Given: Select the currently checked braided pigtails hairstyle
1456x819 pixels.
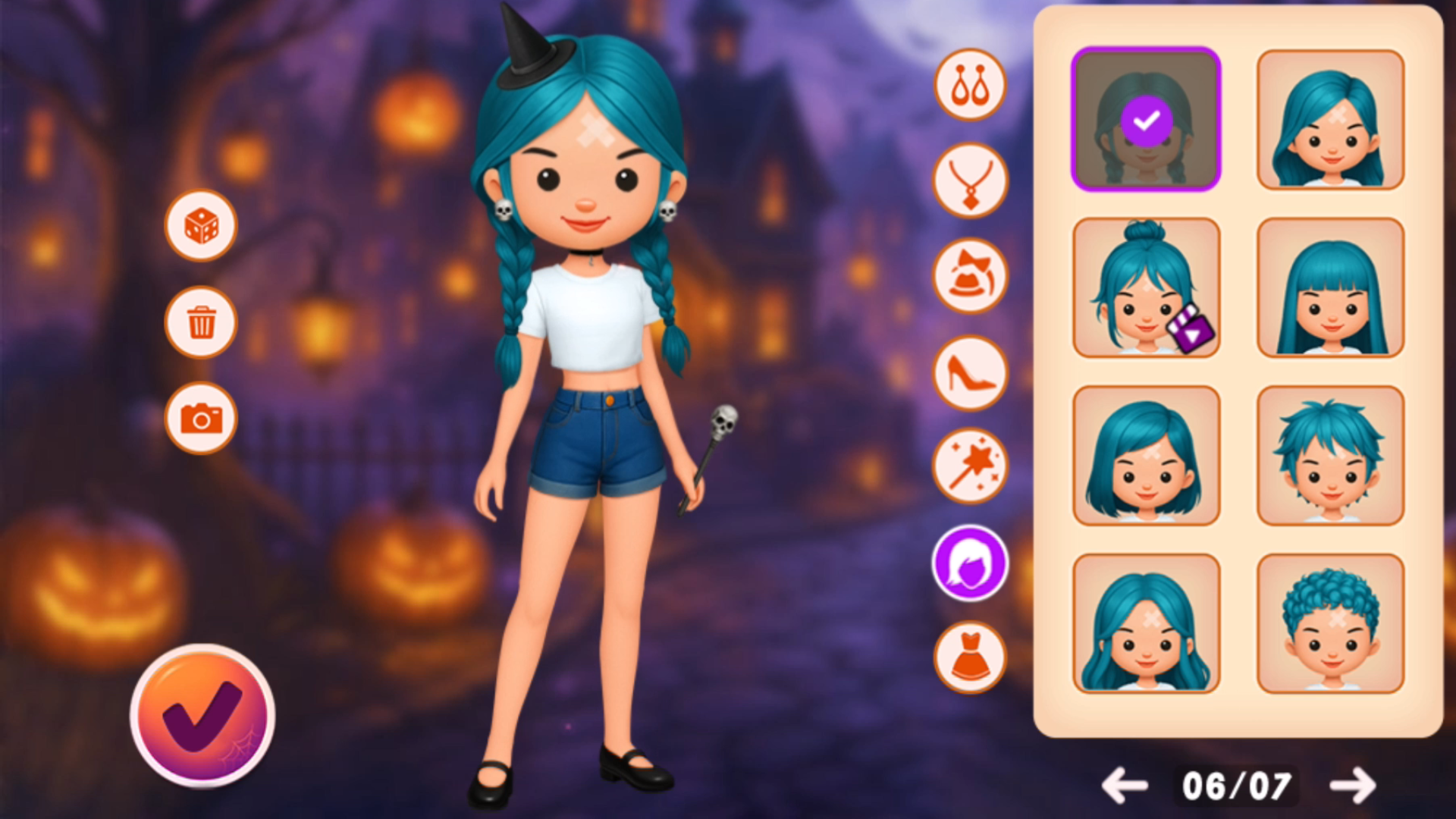Looking at the screenshot, I should (x=1146, y=119).
